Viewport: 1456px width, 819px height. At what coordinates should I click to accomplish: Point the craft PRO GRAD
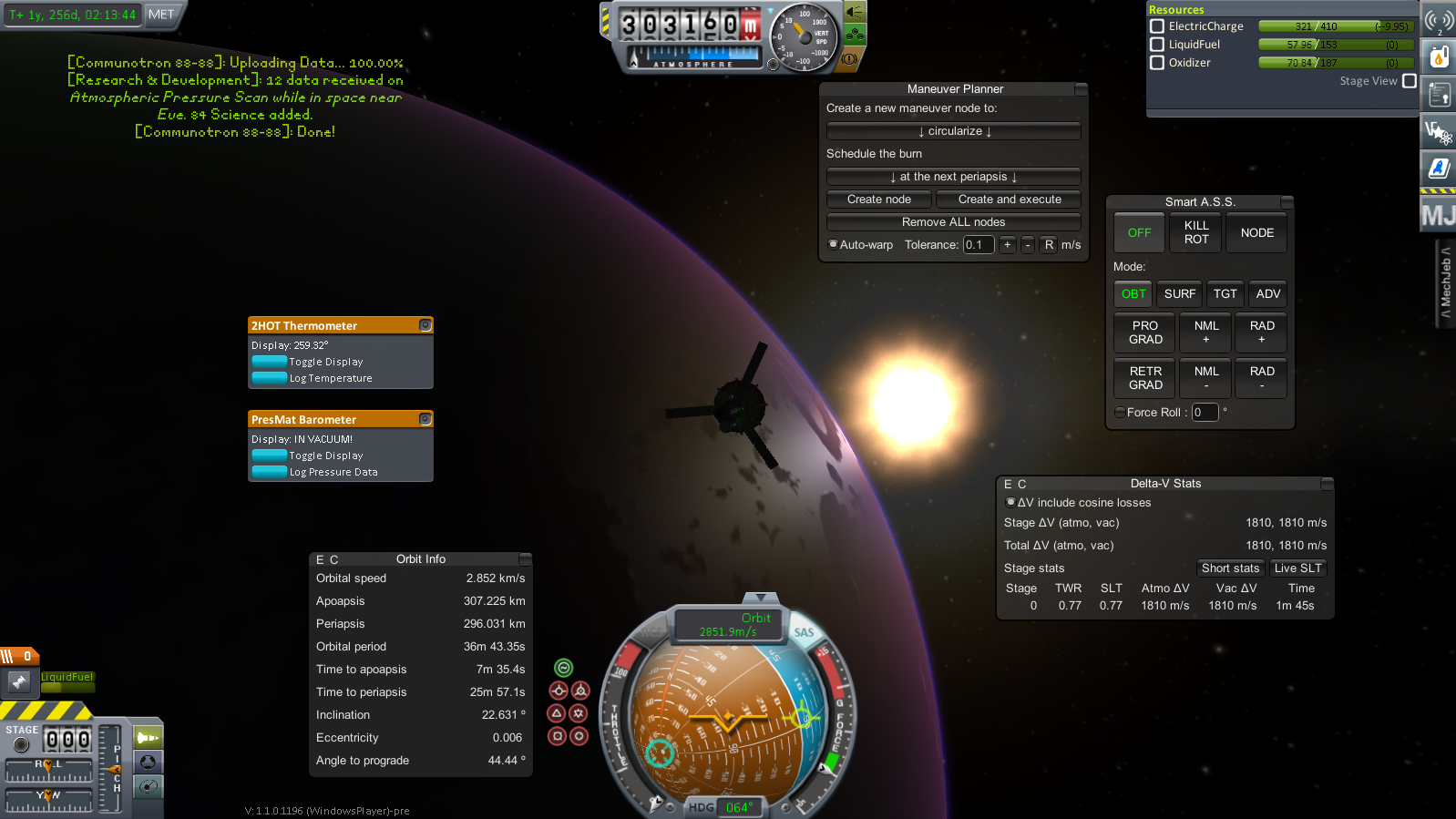pyautogui.click(x=1145, y=333)
